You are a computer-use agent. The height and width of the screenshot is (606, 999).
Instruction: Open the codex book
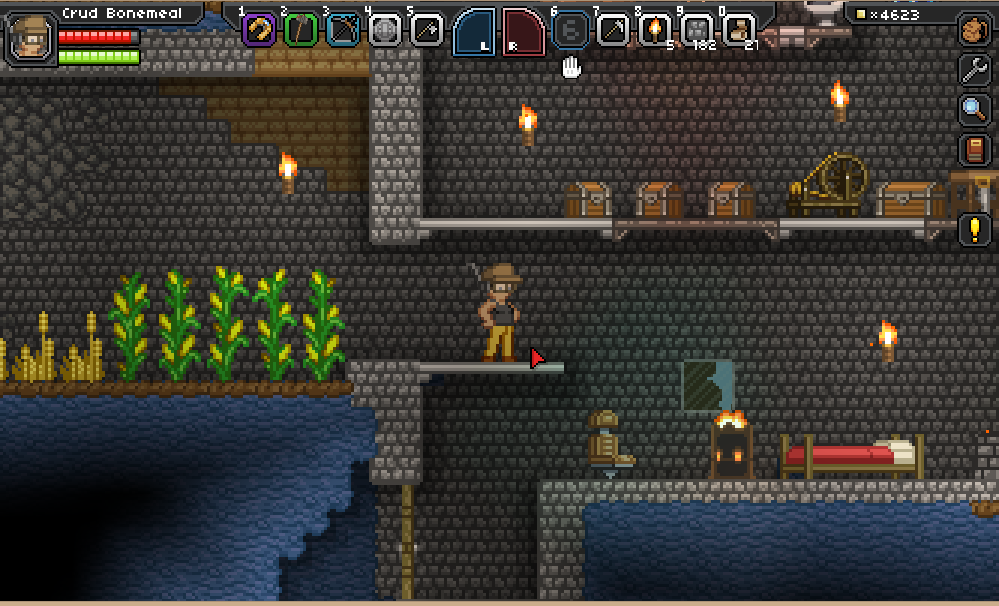point(974,150)
